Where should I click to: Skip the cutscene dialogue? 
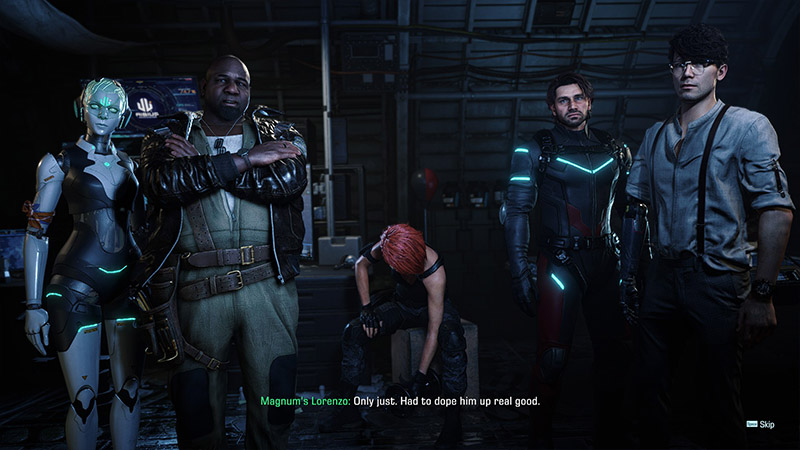click(x=762, y=425)
